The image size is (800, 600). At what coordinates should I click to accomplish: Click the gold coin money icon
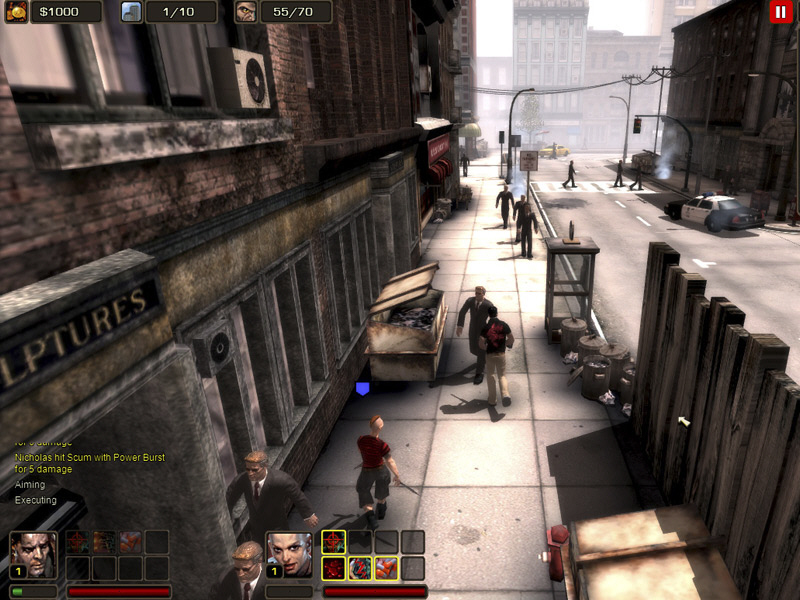pyautogui.click(x=16, y=12)
